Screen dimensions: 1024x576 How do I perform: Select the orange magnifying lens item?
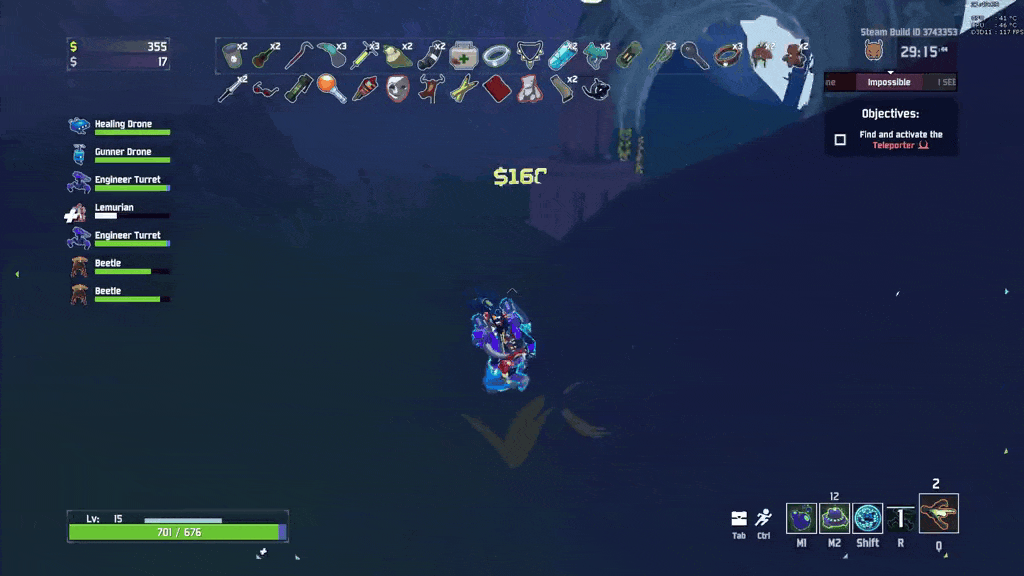(331, 89)
